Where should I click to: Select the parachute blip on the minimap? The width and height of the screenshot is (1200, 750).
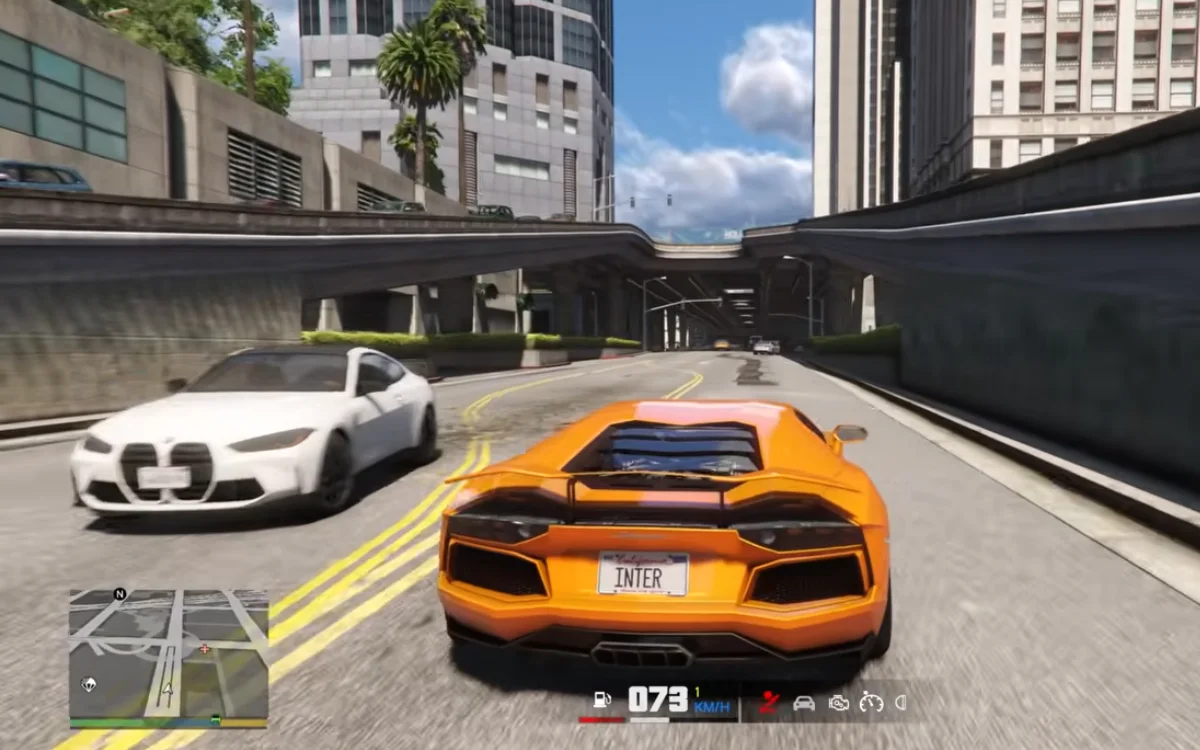click(x=89, y=684)
